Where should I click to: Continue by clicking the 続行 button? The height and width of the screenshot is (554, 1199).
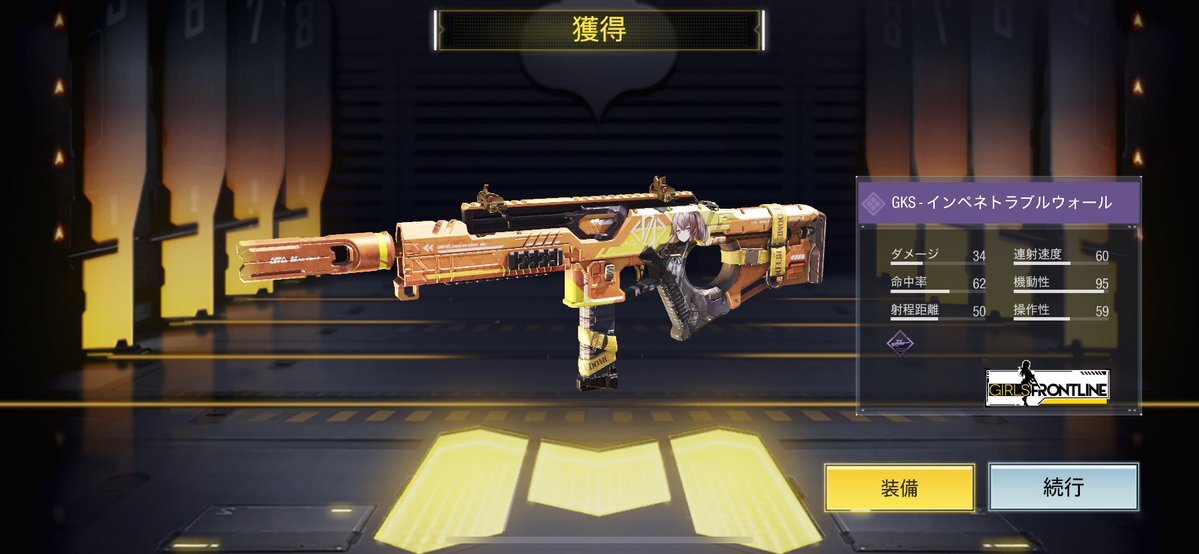1063,487
